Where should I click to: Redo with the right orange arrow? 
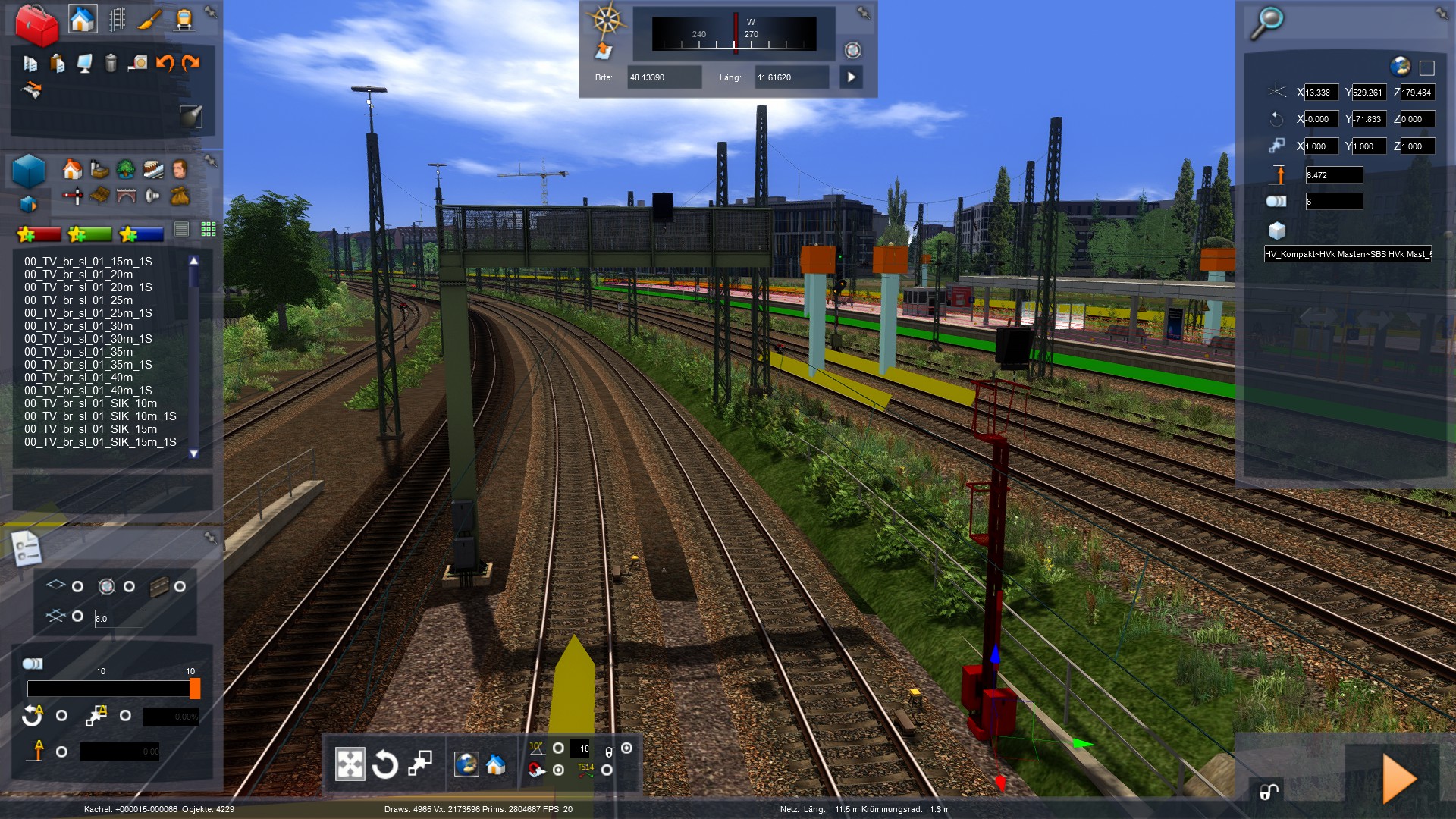pyautogui.click(x=190, y=63)
